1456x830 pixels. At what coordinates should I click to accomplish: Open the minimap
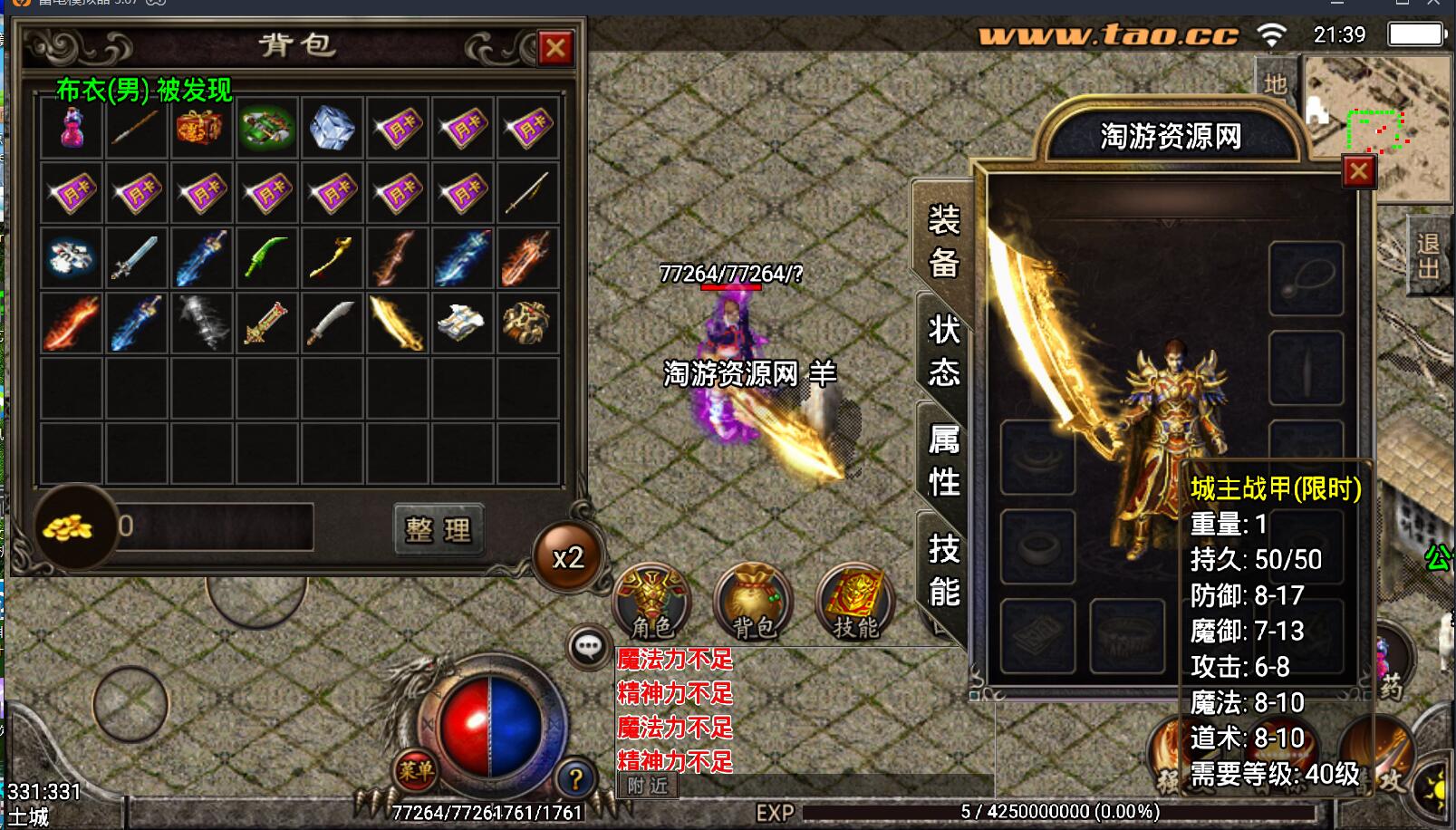coord(1377,127)
